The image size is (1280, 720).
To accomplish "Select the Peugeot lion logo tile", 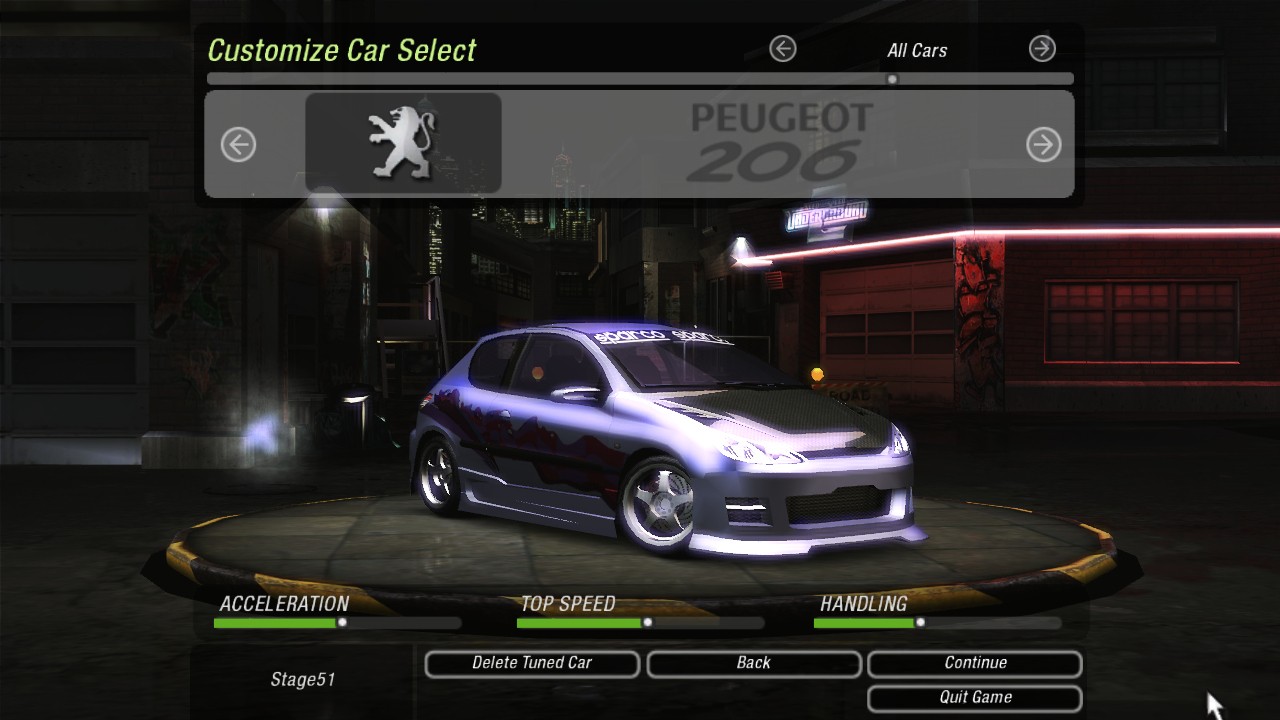I will click(403, 143).
